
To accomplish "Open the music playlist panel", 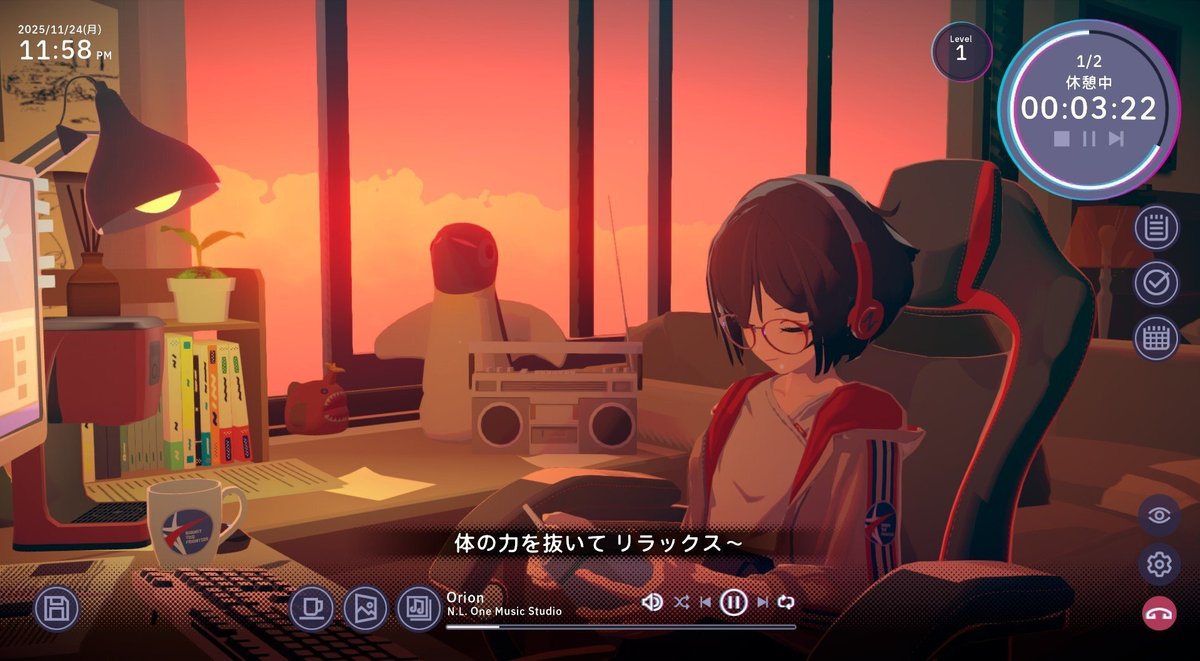I will (419, 608).
